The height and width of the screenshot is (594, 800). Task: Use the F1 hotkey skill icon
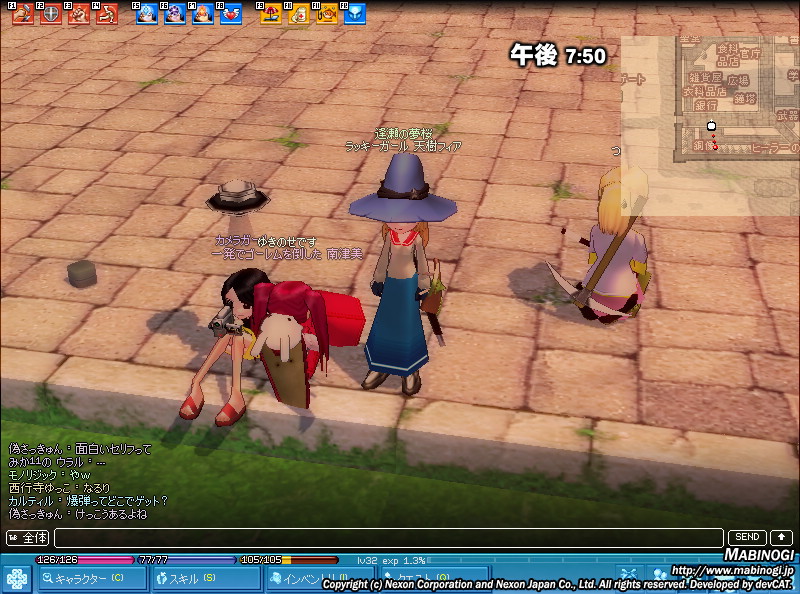(23, 14)
